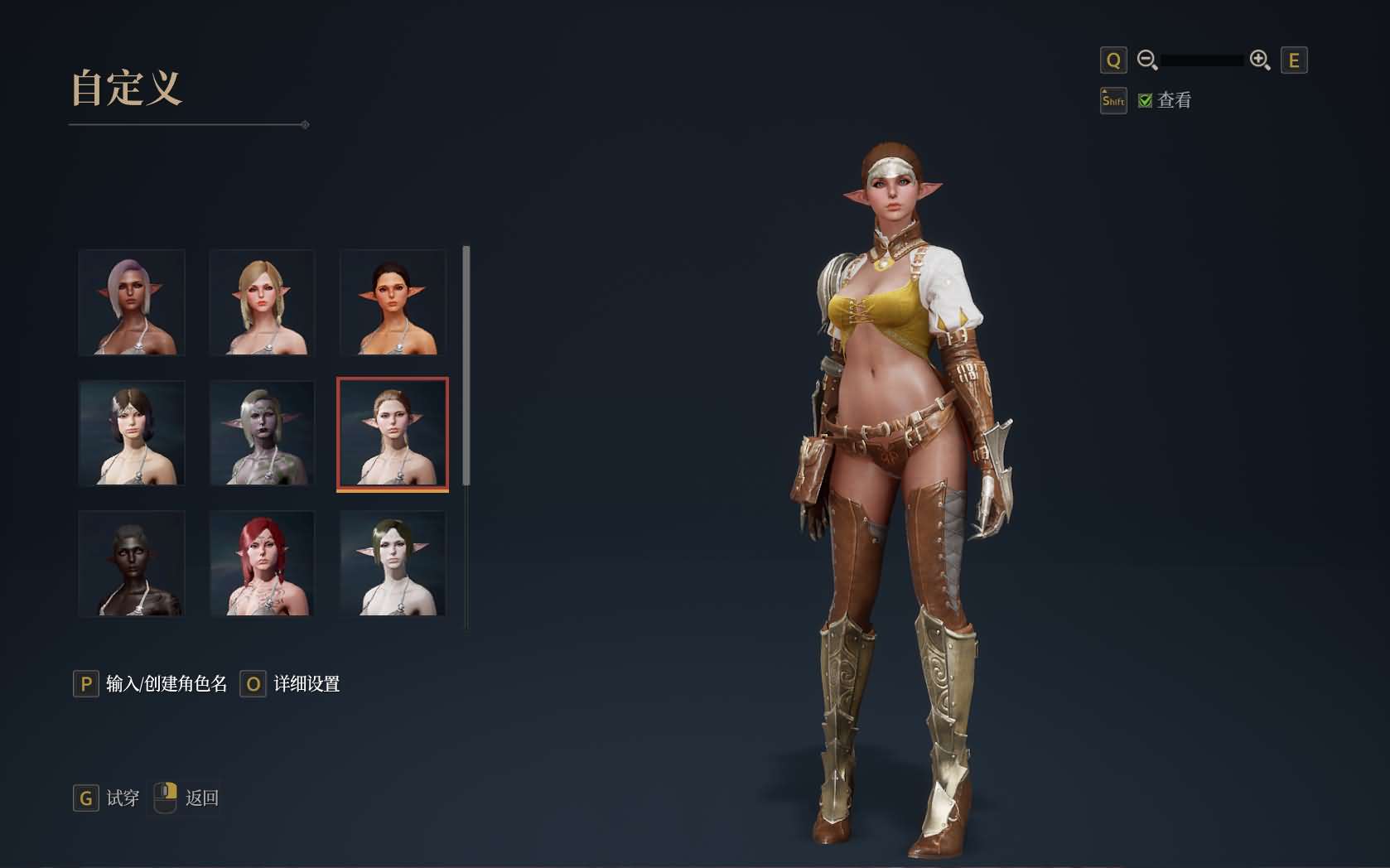
Task: Click the Q key rotate icon
Action: coord(1113,60)
